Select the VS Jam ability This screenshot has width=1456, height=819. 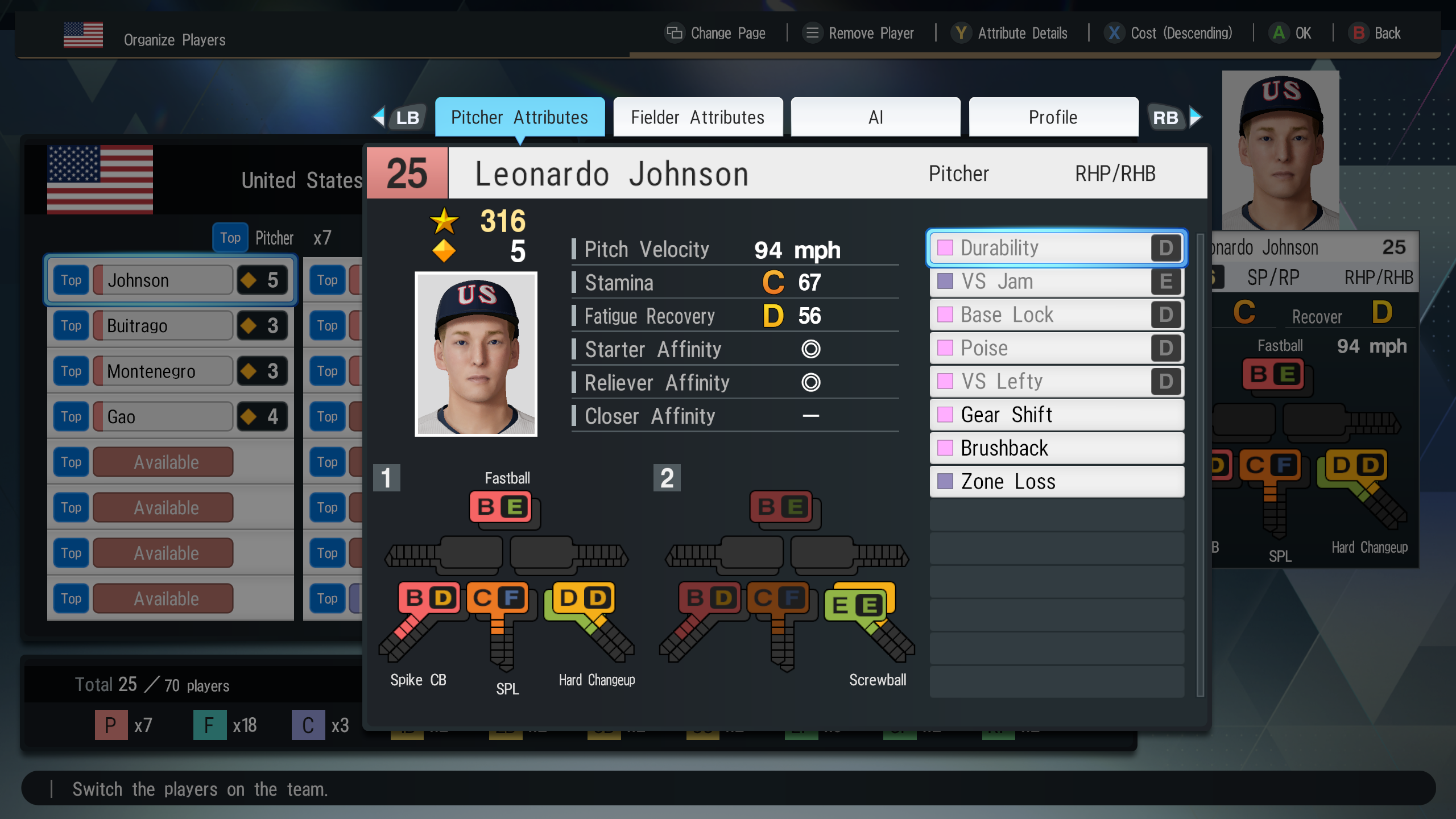[x=1056, y=282]
